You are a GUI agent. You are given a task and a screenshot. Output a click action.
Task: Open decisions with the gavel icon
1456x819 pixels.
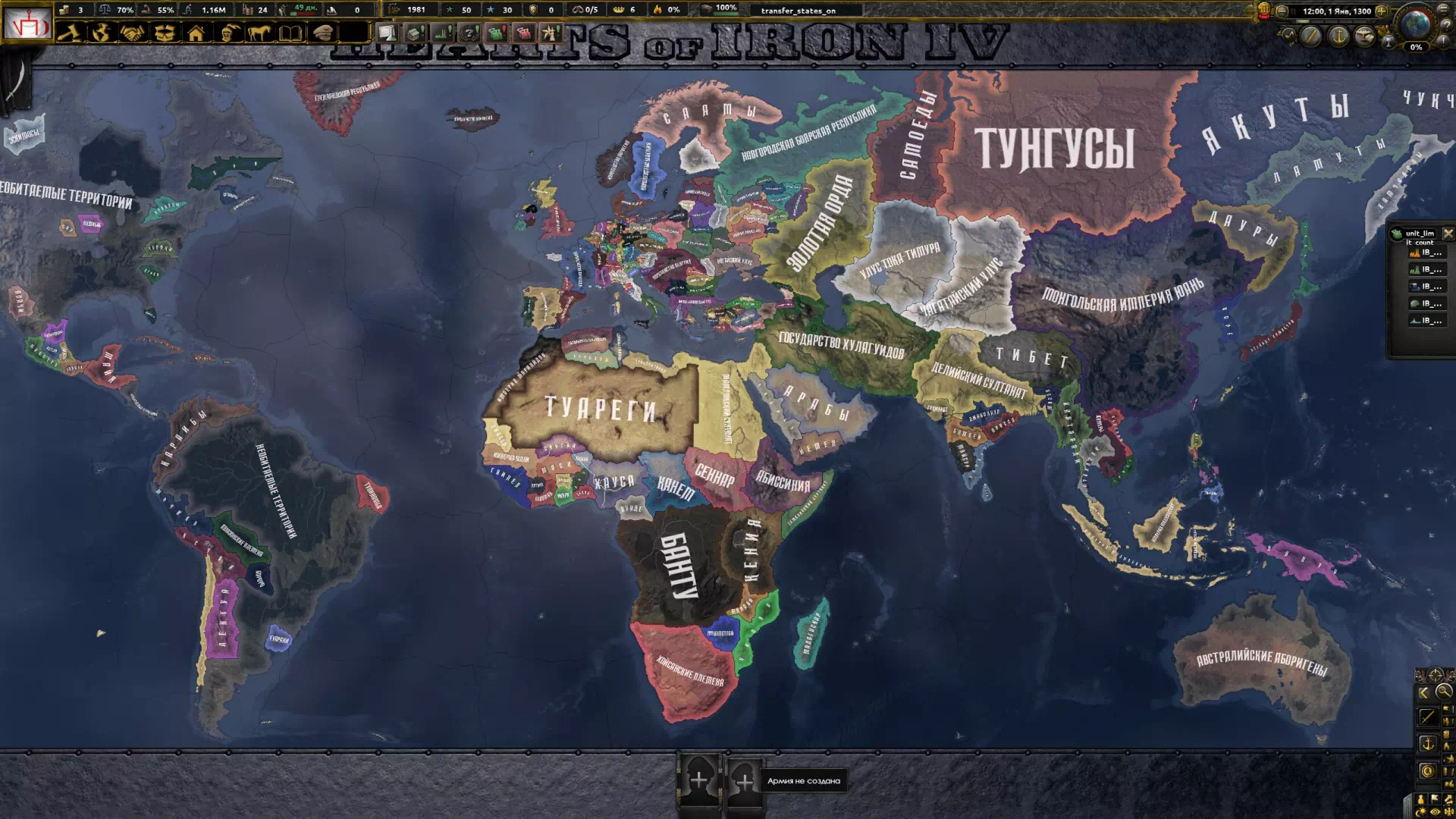(68, 33)
